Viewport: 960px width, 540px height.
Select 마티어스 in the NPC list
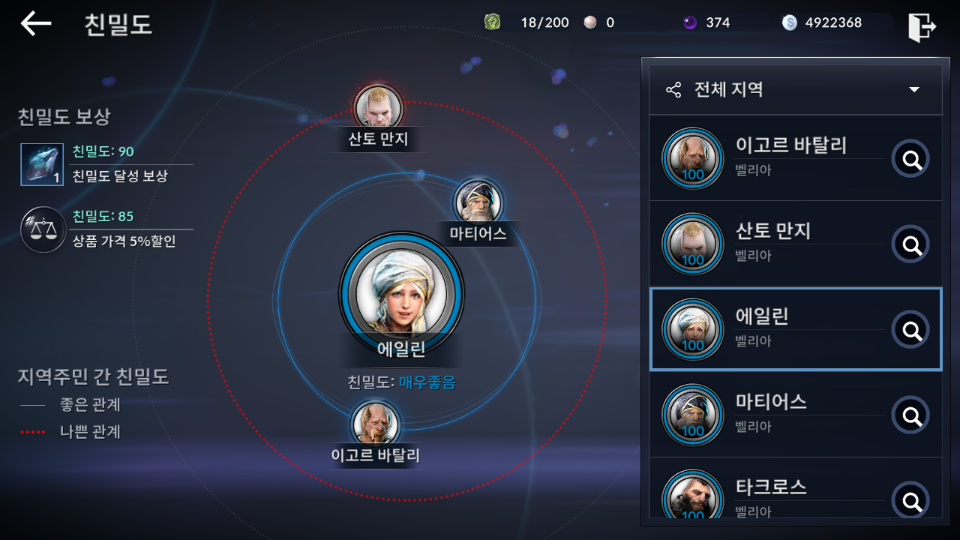pyautogui.click(x=775, y=414)
